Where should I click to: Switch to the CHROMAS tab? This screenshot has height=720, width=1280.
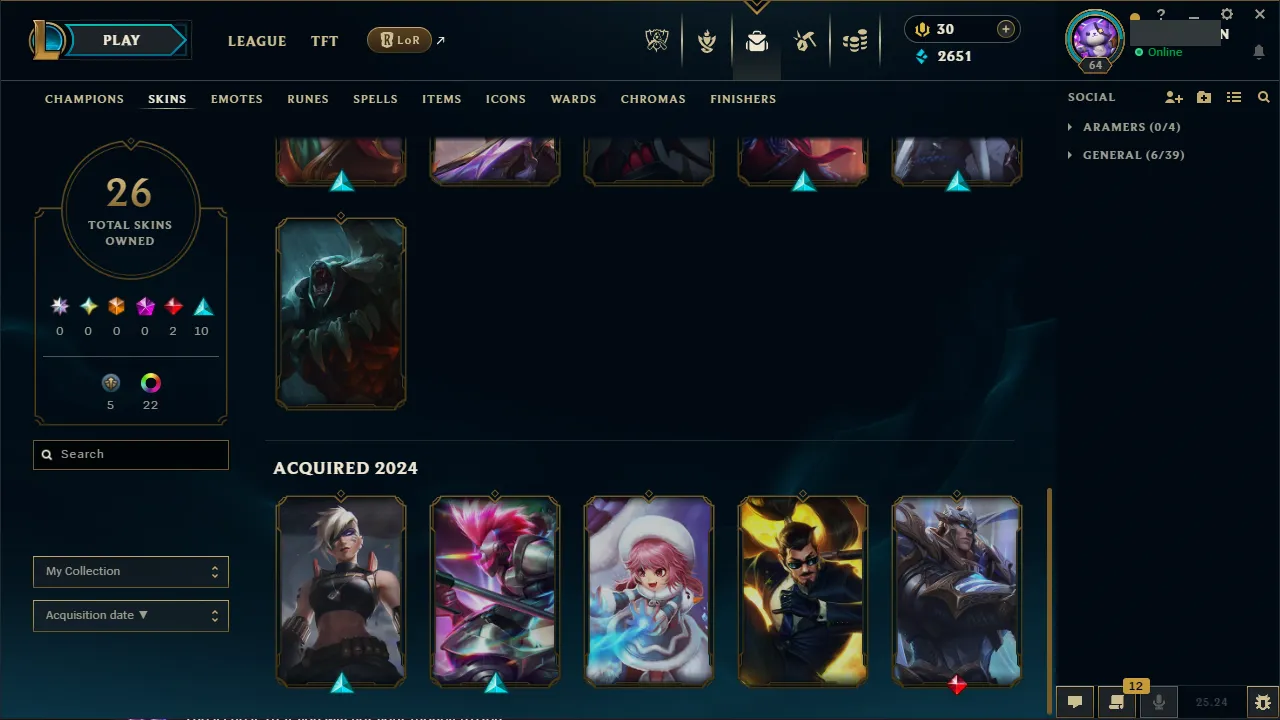coord(653,99)
